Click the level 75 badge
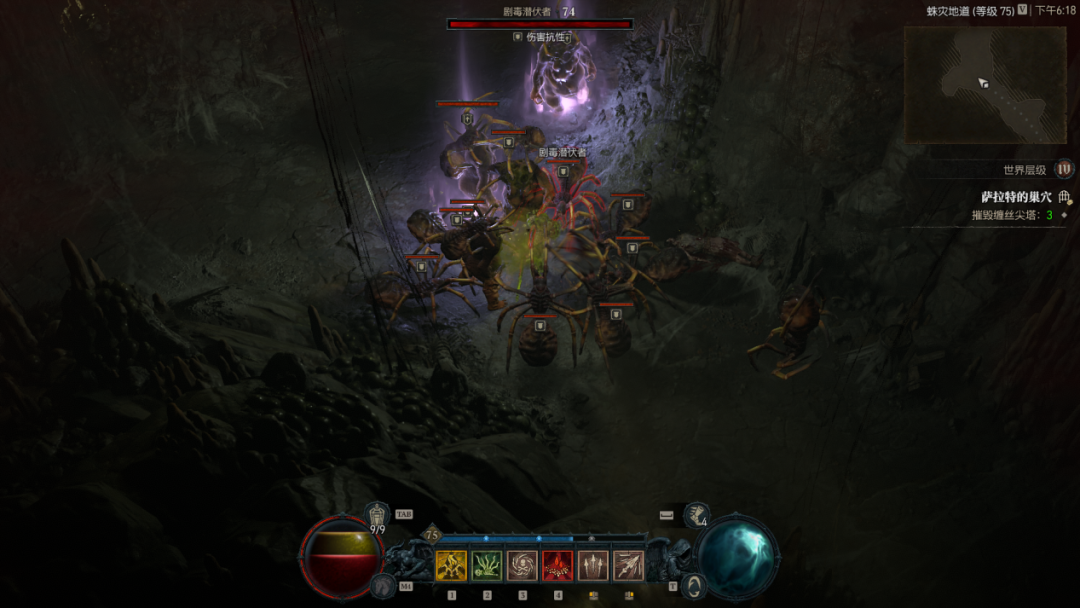Viewport: 1080px width, 608px height. click(433, 535)
